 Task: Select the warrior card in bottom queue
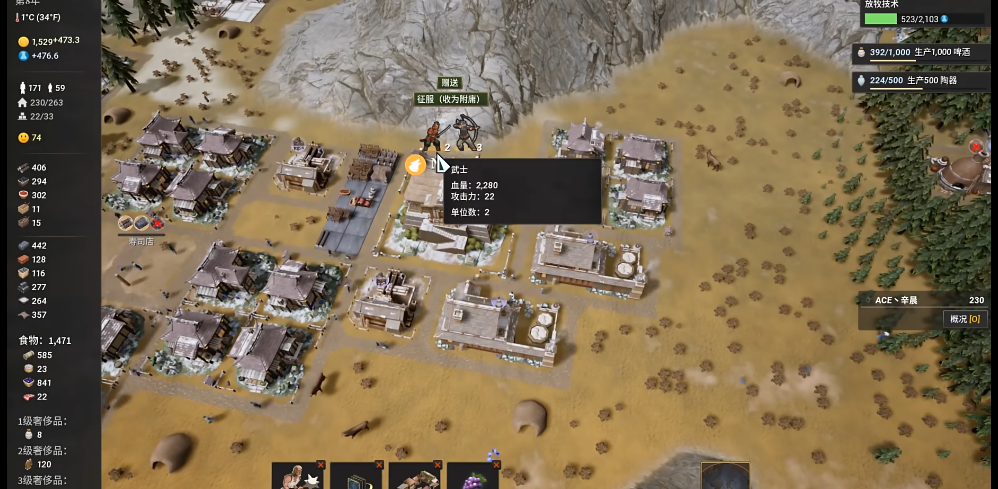(x=296, y=478)
